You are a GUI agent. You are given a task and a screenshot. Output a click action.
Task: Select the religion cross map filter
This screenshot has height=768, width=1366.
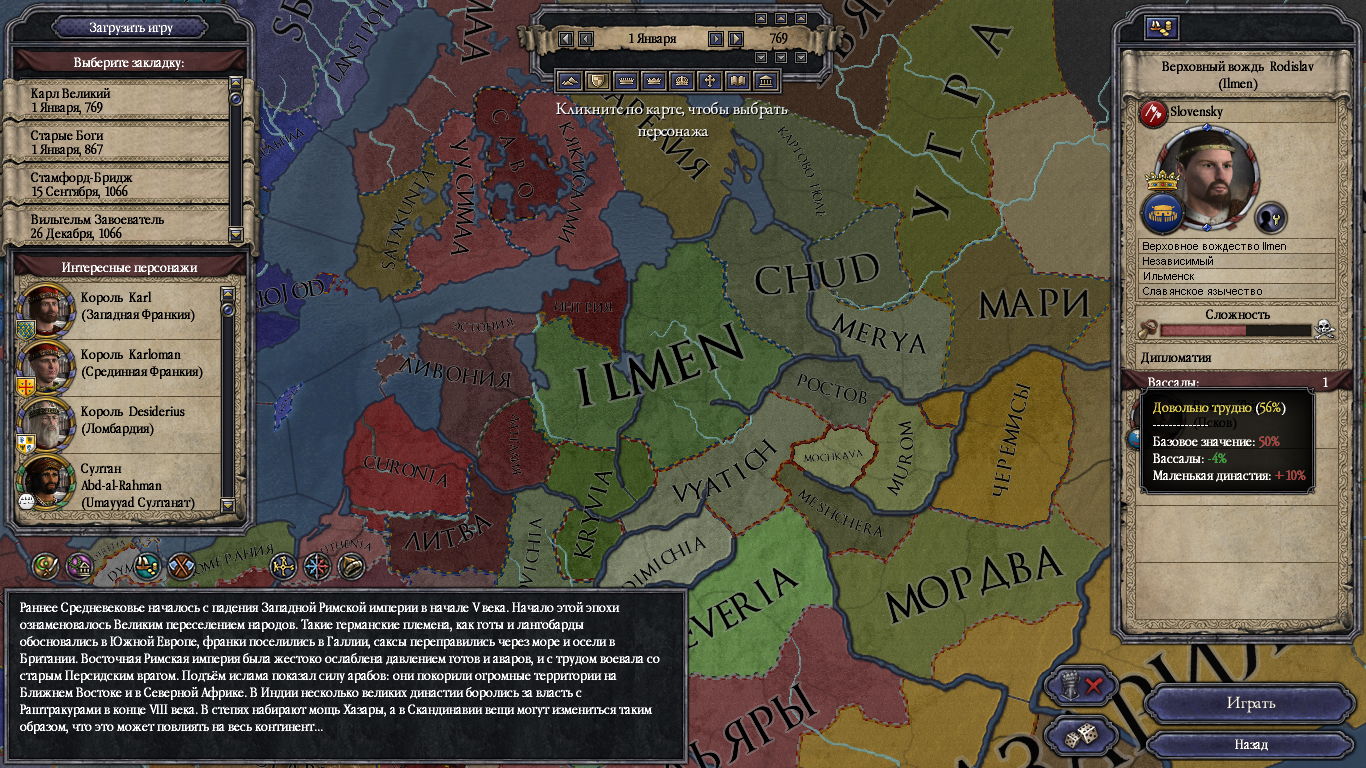point(711,79)
